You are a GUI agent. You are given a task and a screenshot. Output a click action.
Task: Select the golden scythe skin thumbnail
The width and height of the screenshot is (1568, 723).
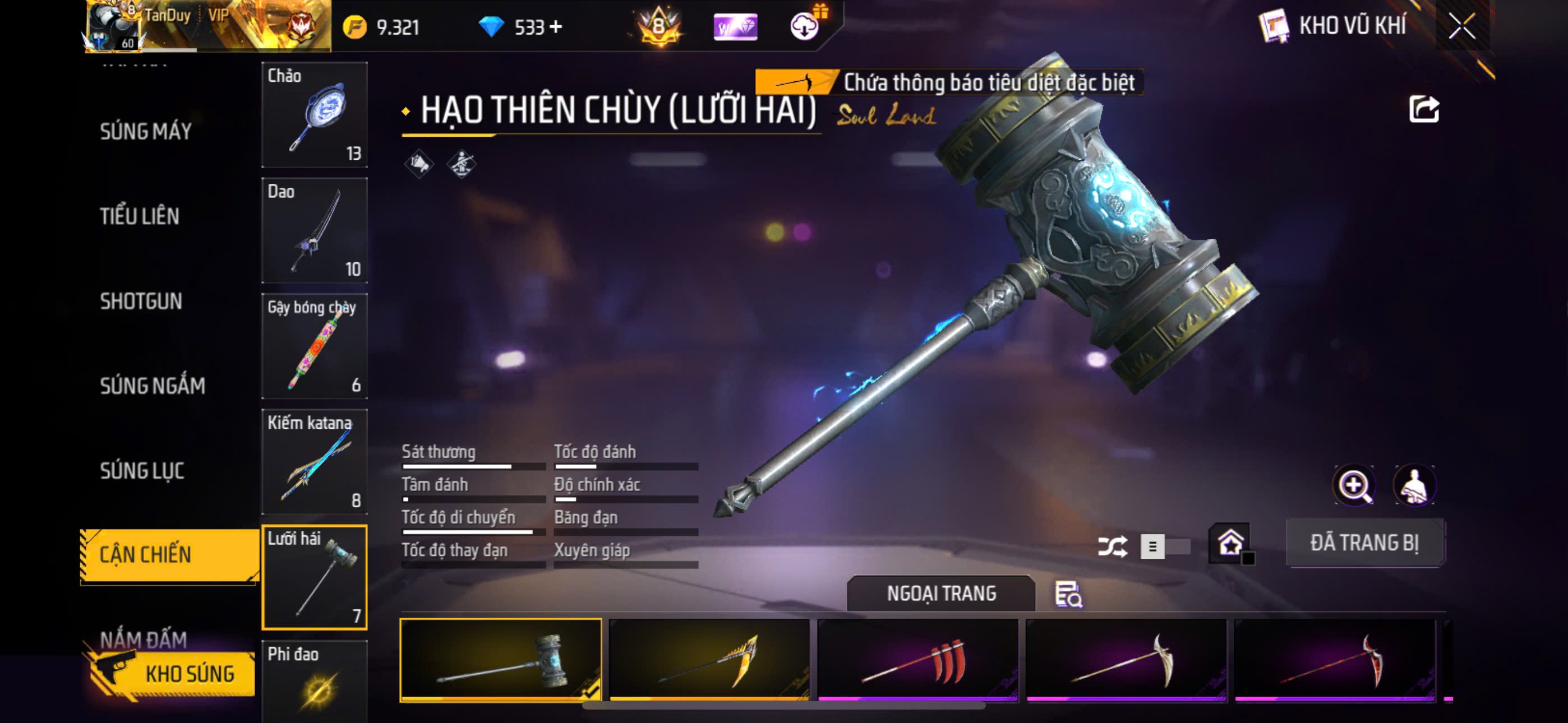[709, 660]
